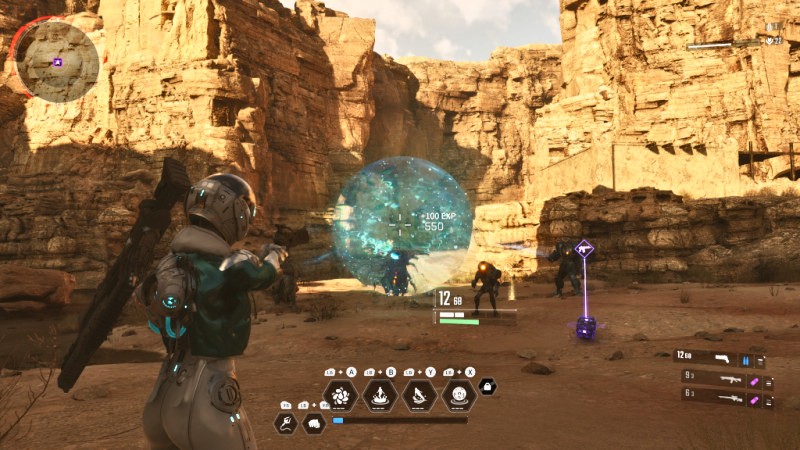Screen dimensions: 800x450
Task: Activate the fist melee icon
Action: pos(314,422)
